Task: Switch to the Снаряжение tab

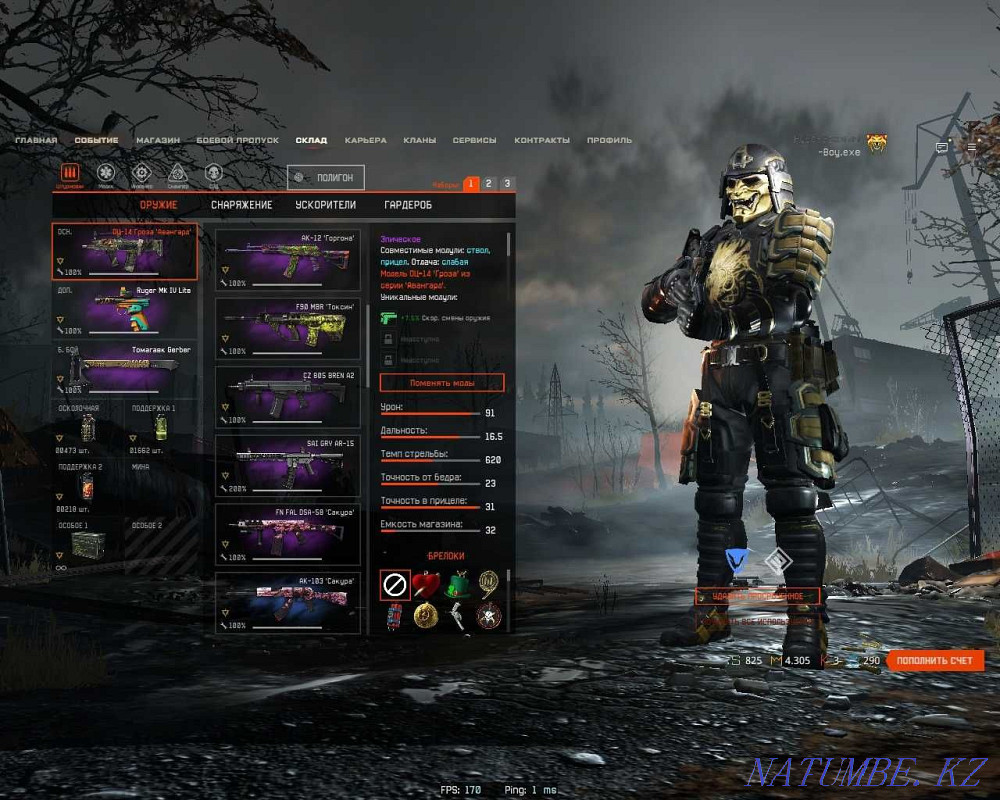Action: click(x=241, y=205)
